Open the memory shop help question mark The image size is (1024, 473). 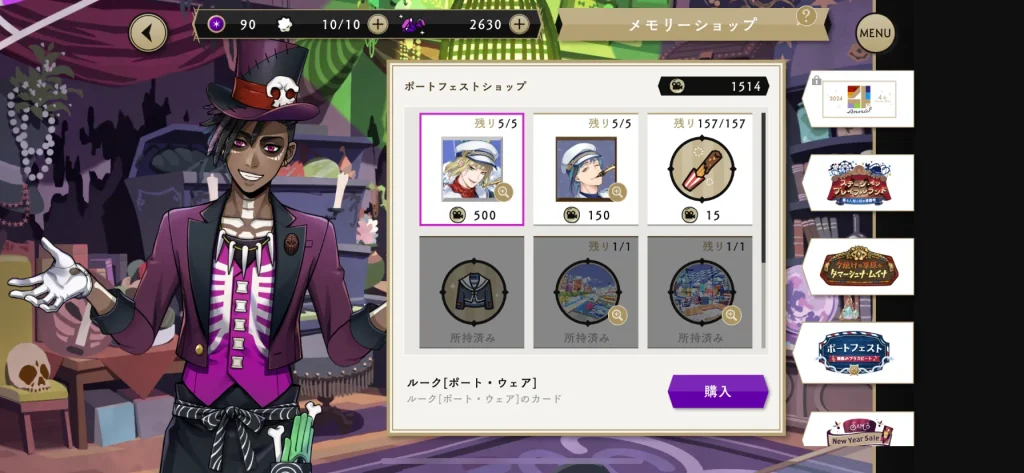pos(806,17)
